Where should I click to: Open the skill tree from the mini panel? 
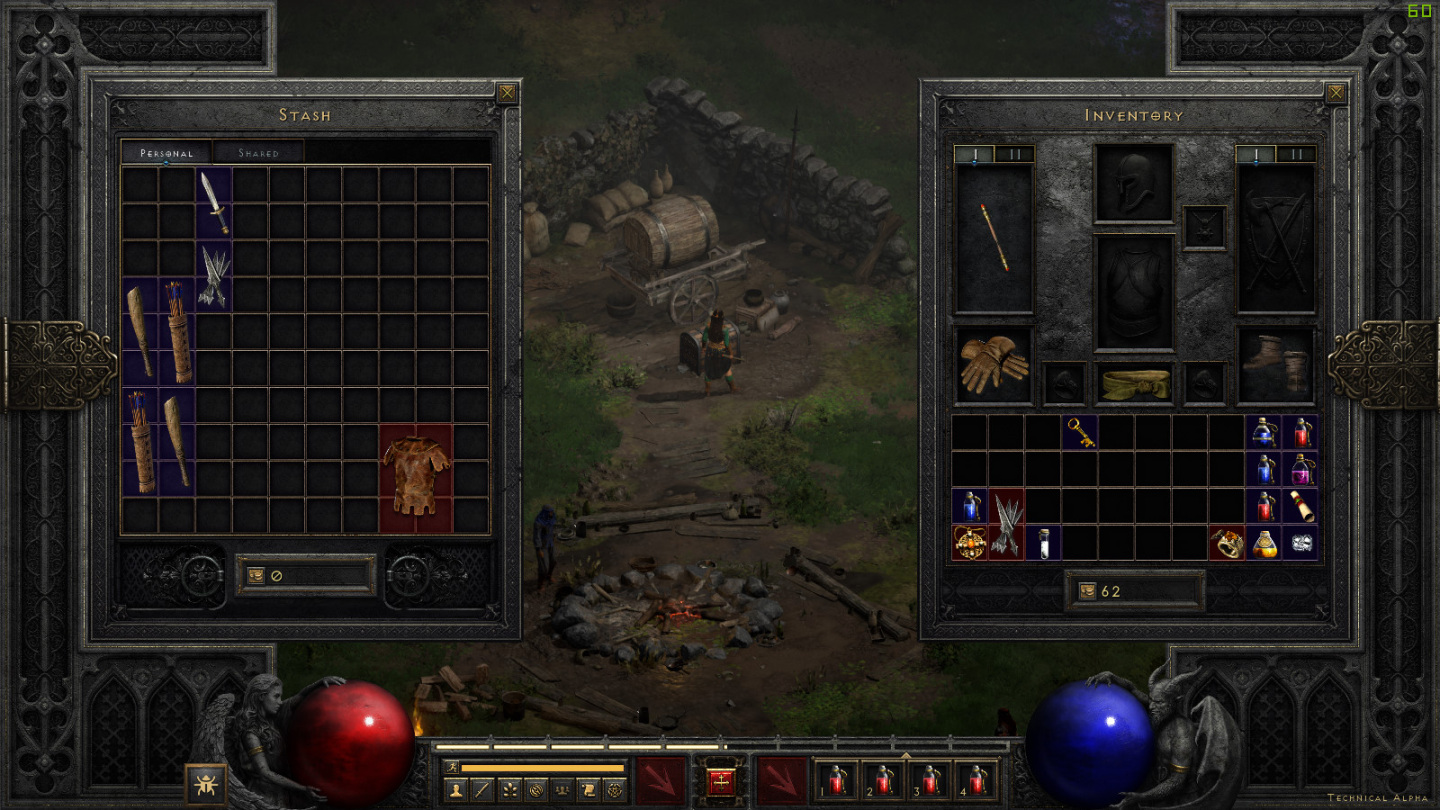point(510,789)
